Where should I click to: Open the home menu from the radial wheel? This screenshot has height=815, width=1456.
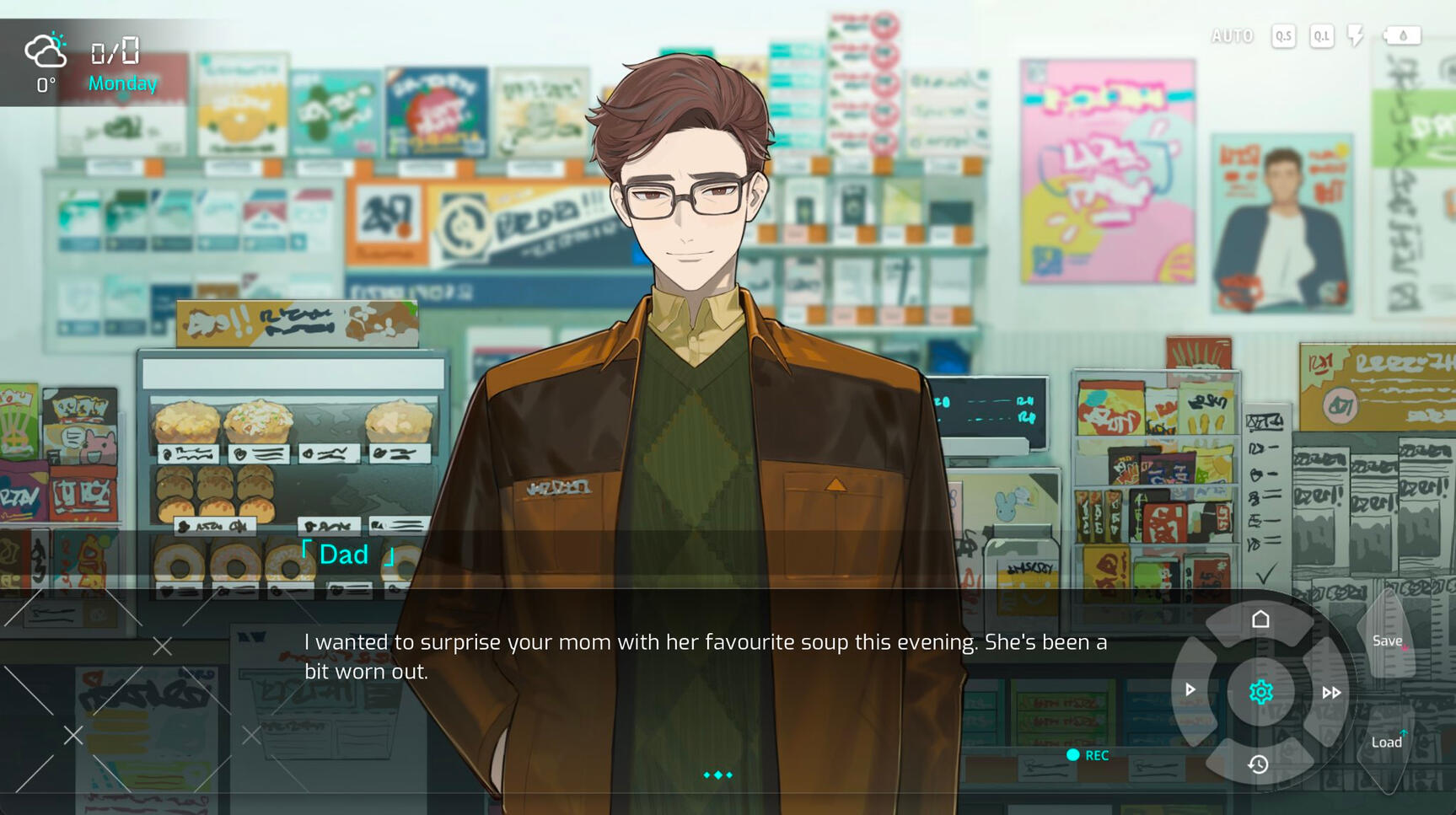pyautogui.click(x=1260, y=620)
